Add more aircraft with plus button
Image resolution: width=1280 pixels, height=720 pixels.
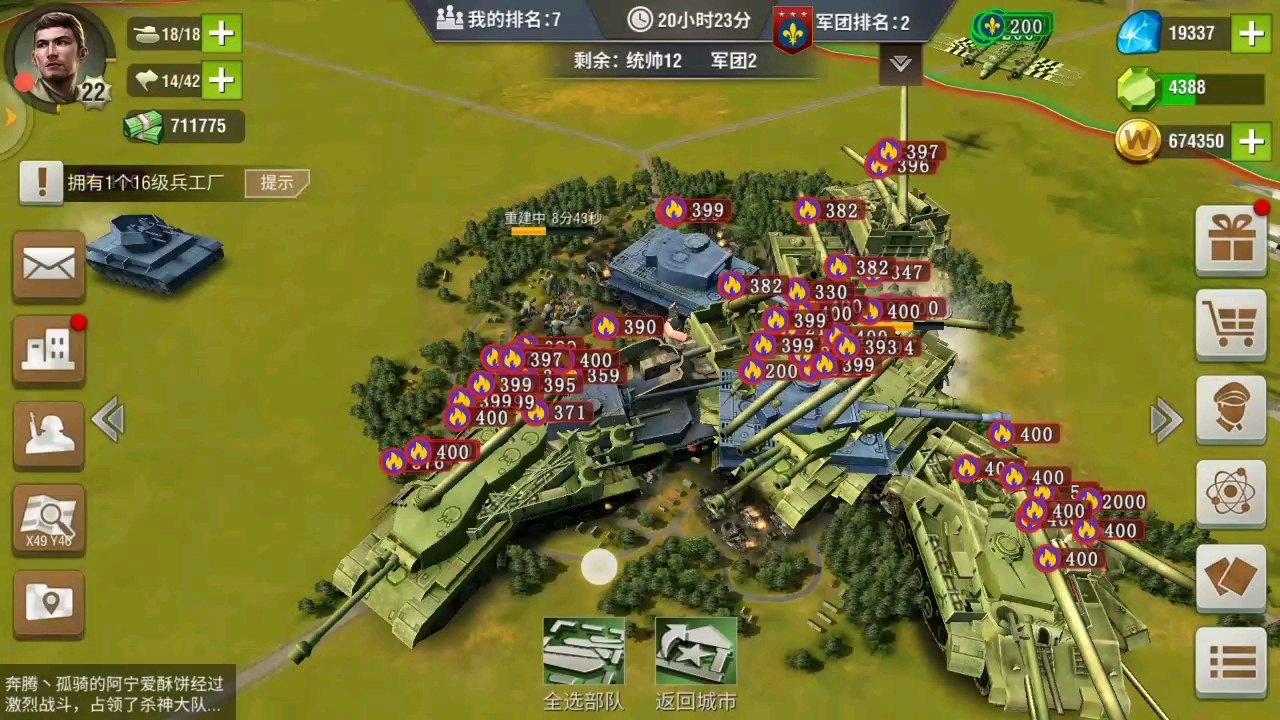pyautogui.click(x=222, y=80)
